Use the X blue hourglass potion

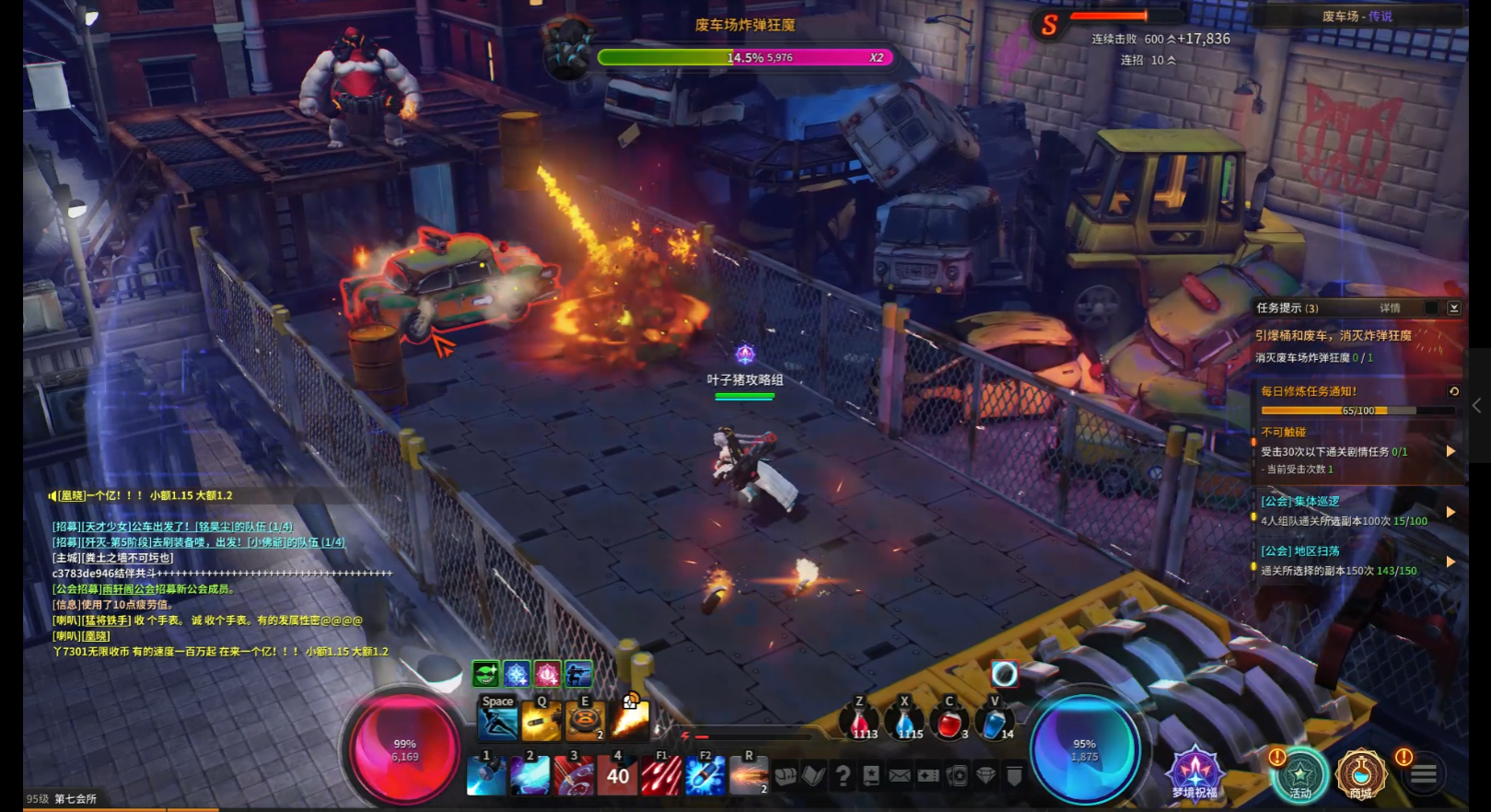pyautogui.click(x=904, y=724)
